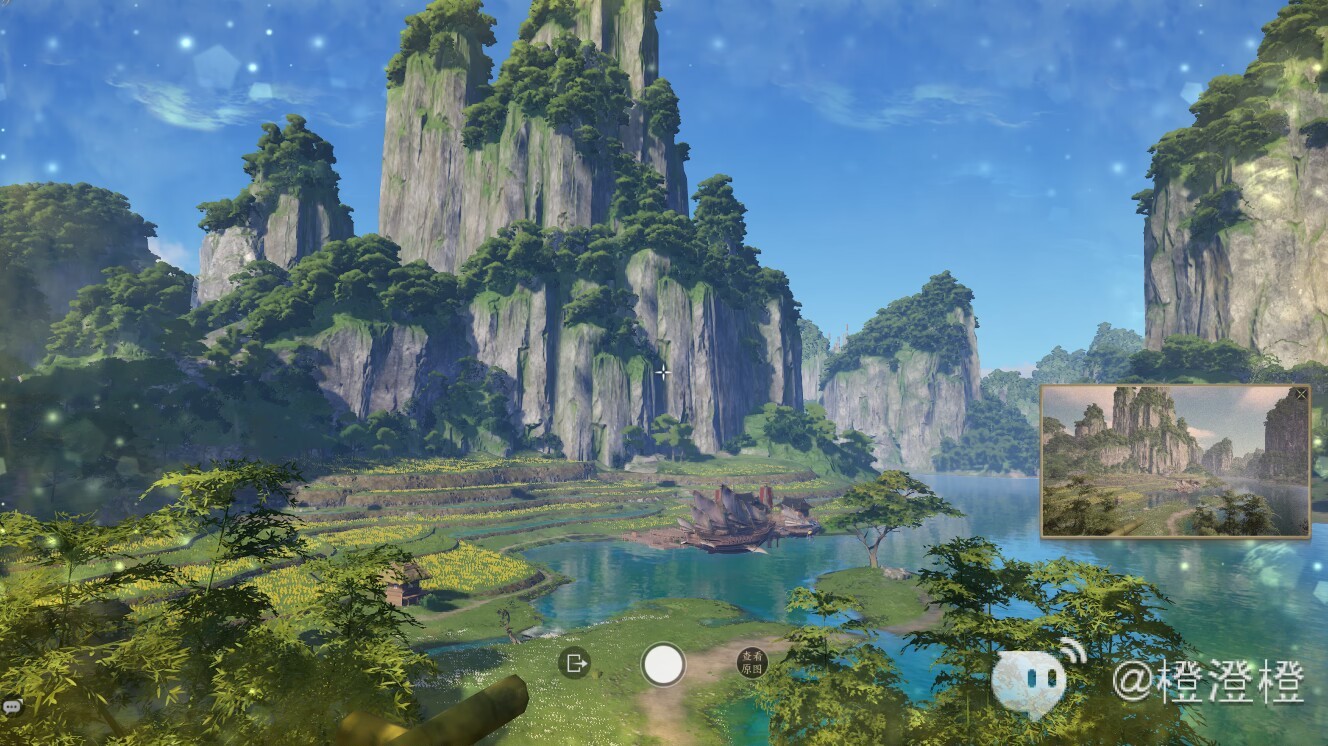Open the reference landscape thumbnail
The height and width of the screenshot is (746, 1328).
pyautogui.click(x=1175, y=463)
